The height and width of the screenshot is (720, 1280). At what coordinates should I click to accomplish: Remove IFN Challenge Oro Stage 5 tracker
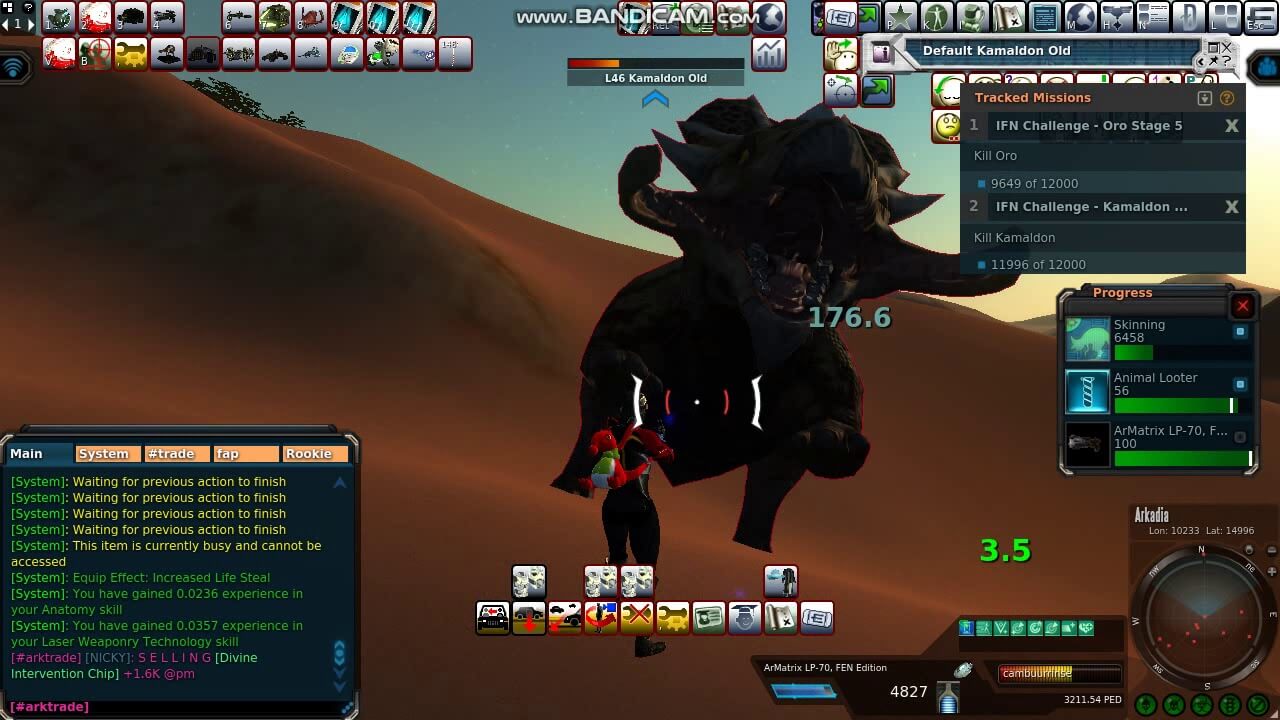pyautogui.click(x=1232, y=126)
